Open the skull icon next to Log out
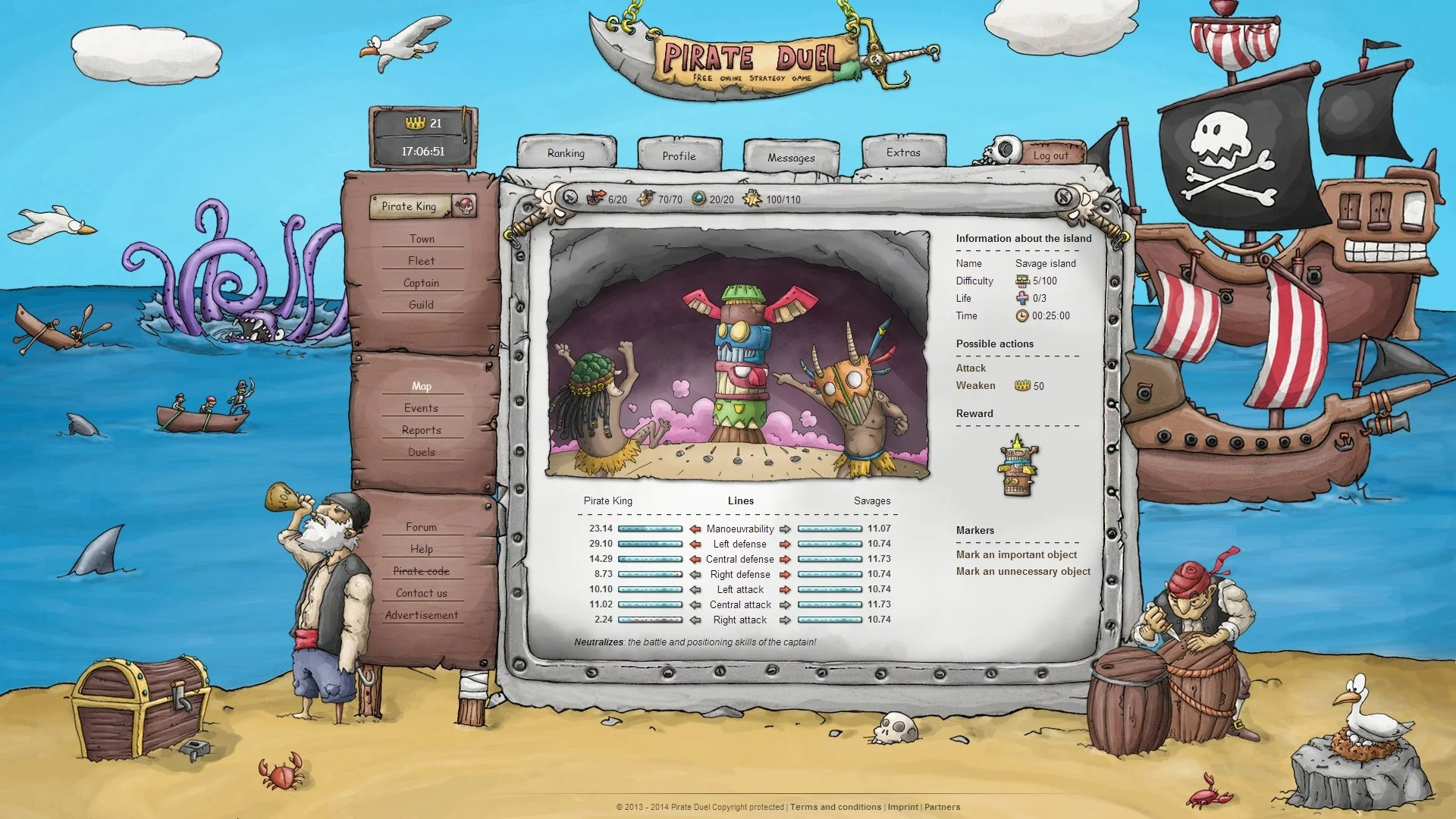 point(1003,149)
